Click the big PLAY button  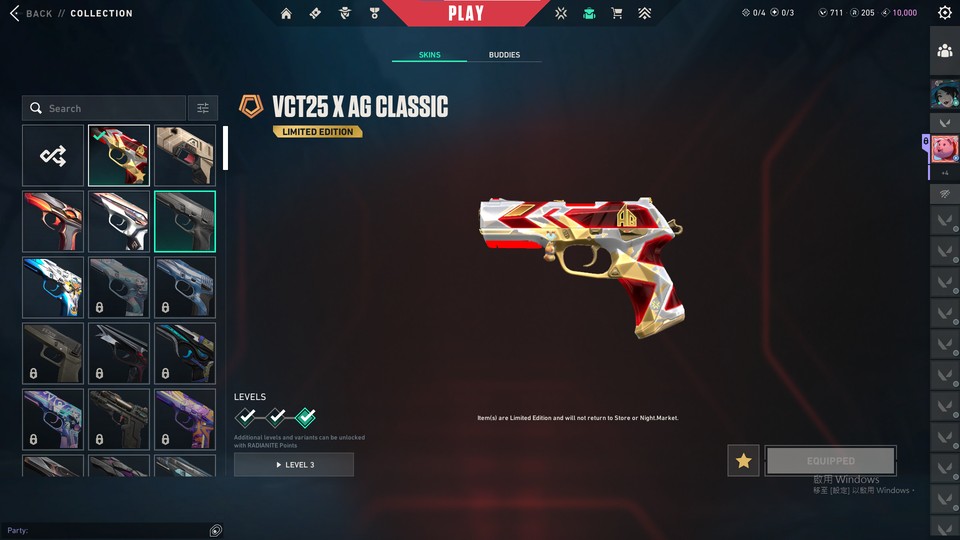[x=466, y=13]
